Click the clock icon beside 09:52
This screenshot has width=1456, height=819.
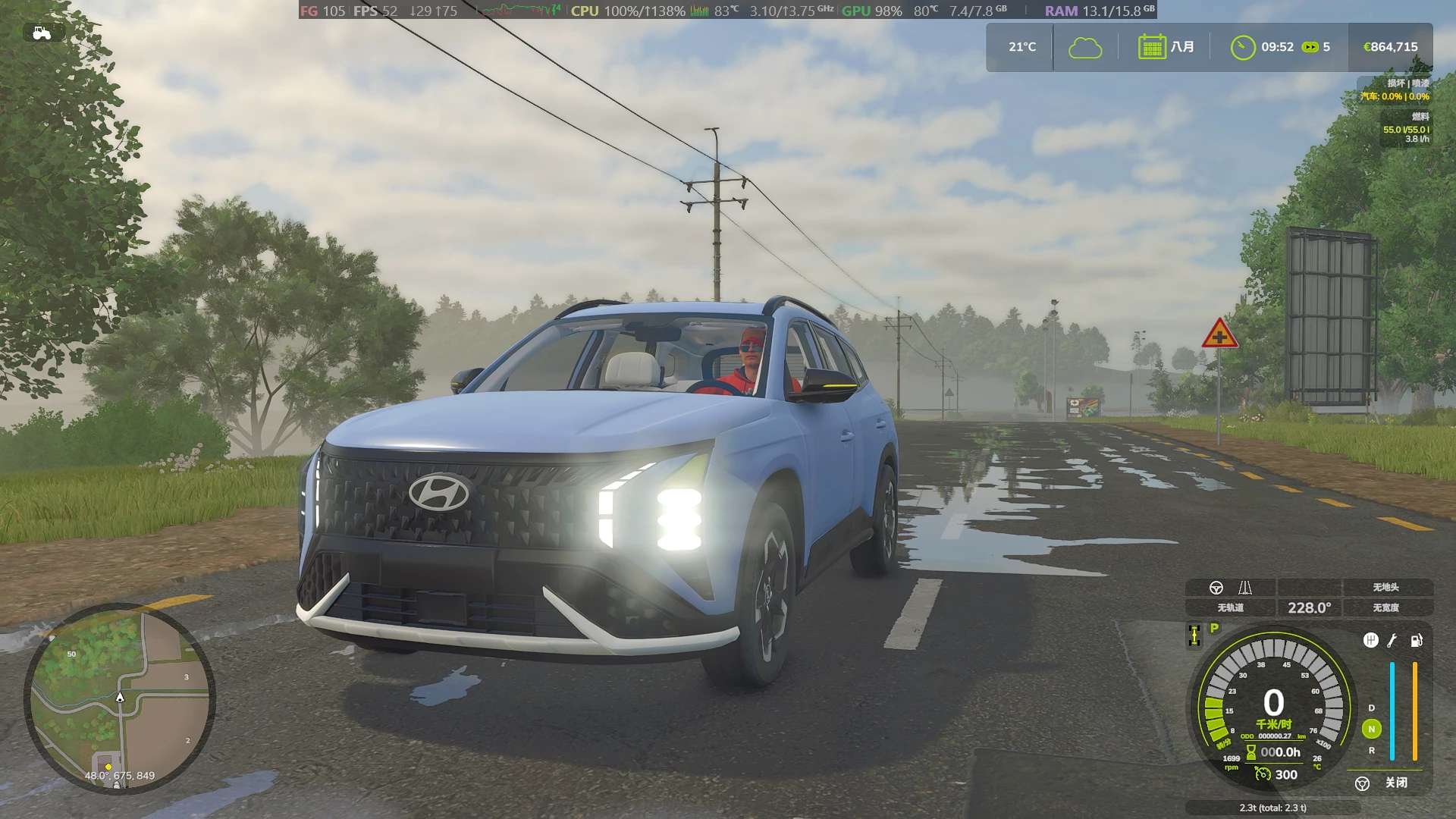click(1242, 46)
